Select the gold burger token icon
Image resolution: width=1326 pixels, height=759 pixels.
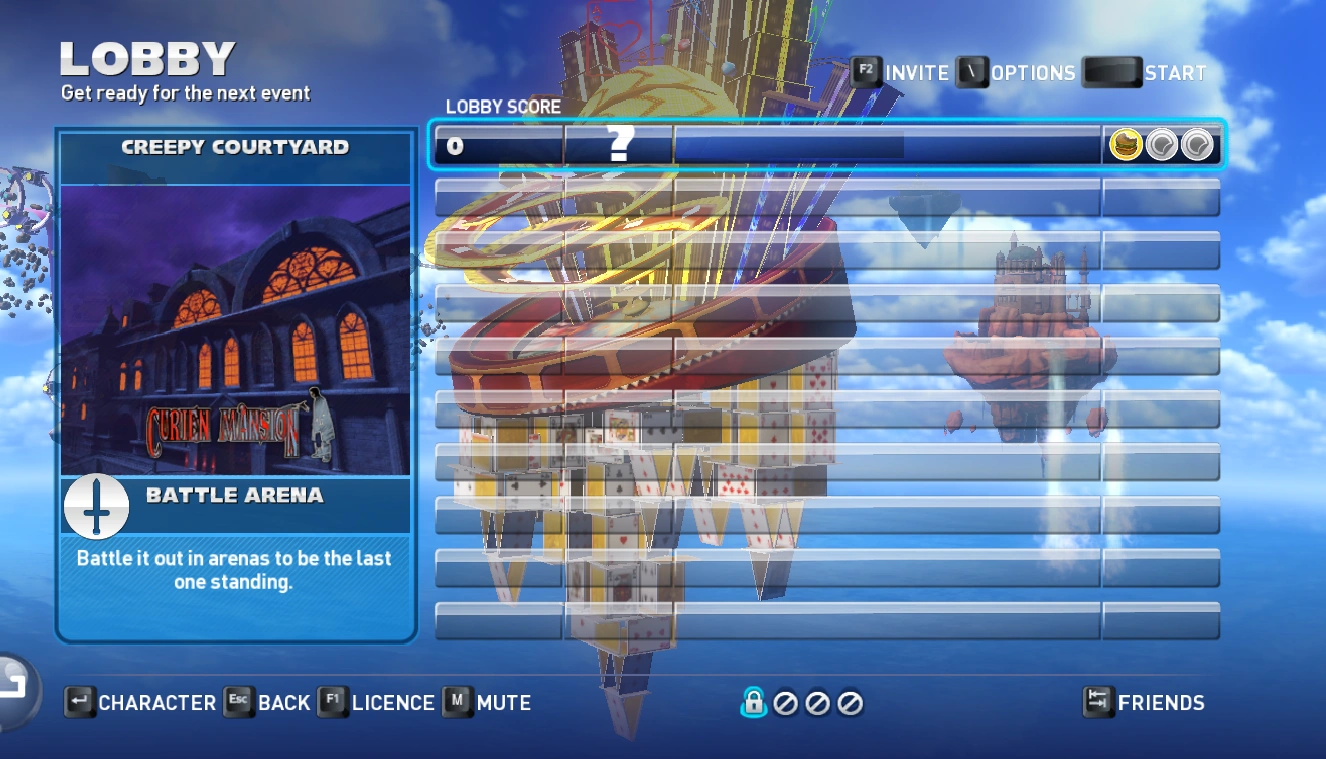point(1126,146)
